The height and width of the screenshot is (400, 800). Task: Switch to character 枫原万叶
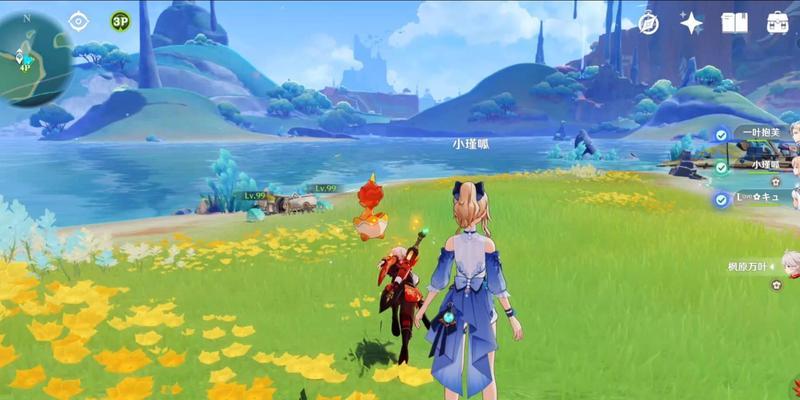(x=752, y=267)
